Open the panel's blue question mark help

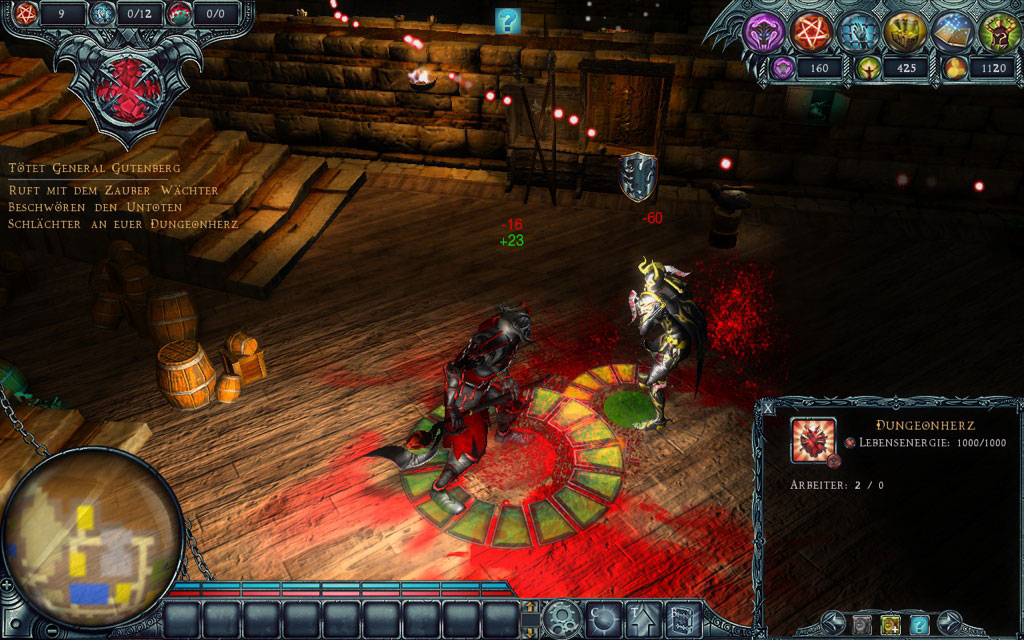(920, 625)
